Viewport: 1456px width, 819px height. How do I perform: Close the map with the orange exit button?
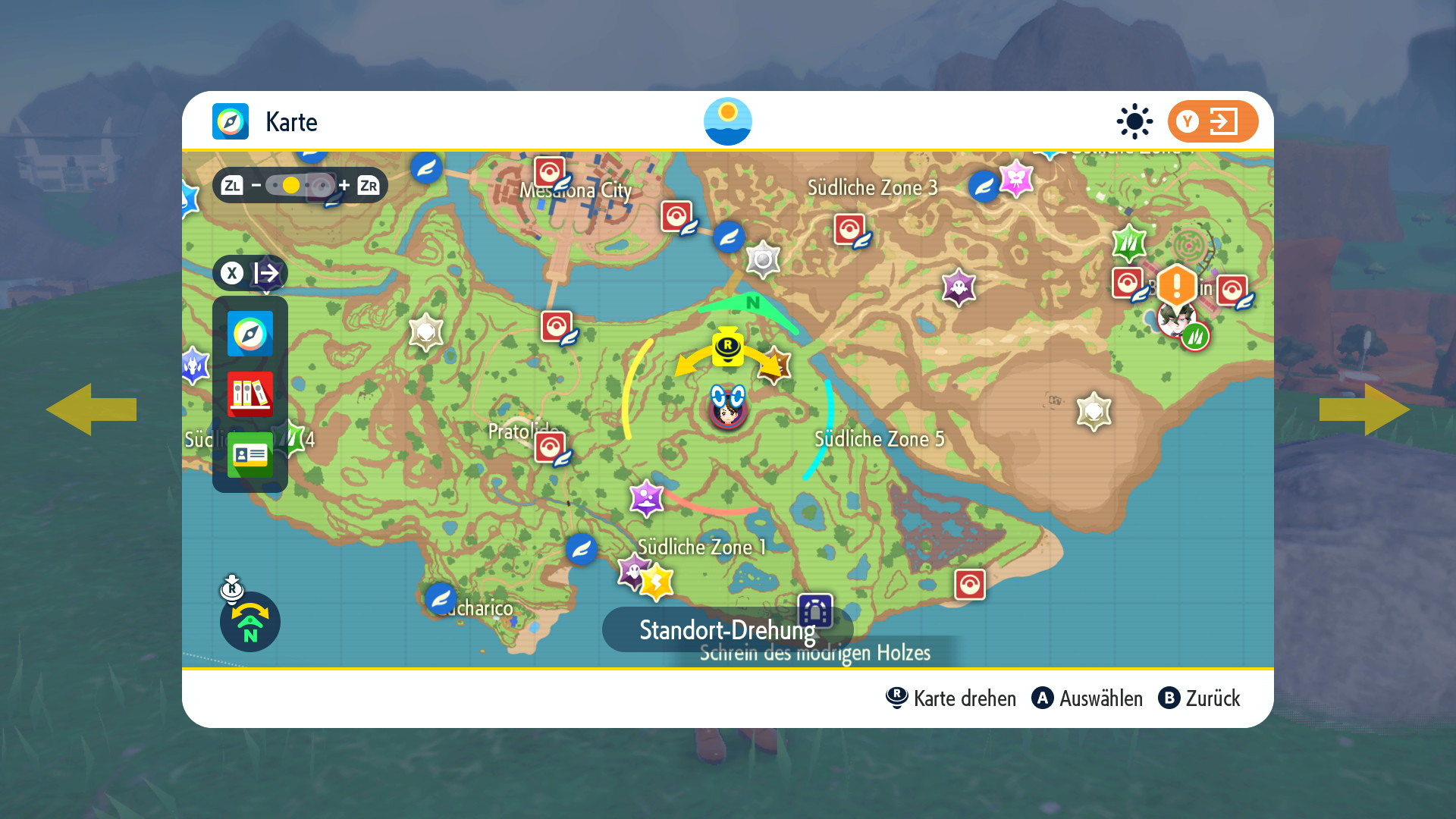pos(1213,121)
